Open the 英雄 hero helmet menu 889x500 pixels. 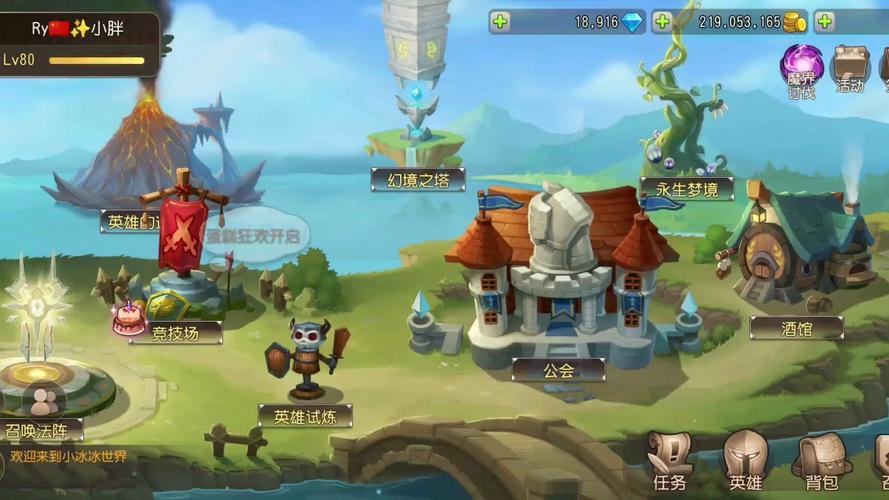tap(745, 462)
